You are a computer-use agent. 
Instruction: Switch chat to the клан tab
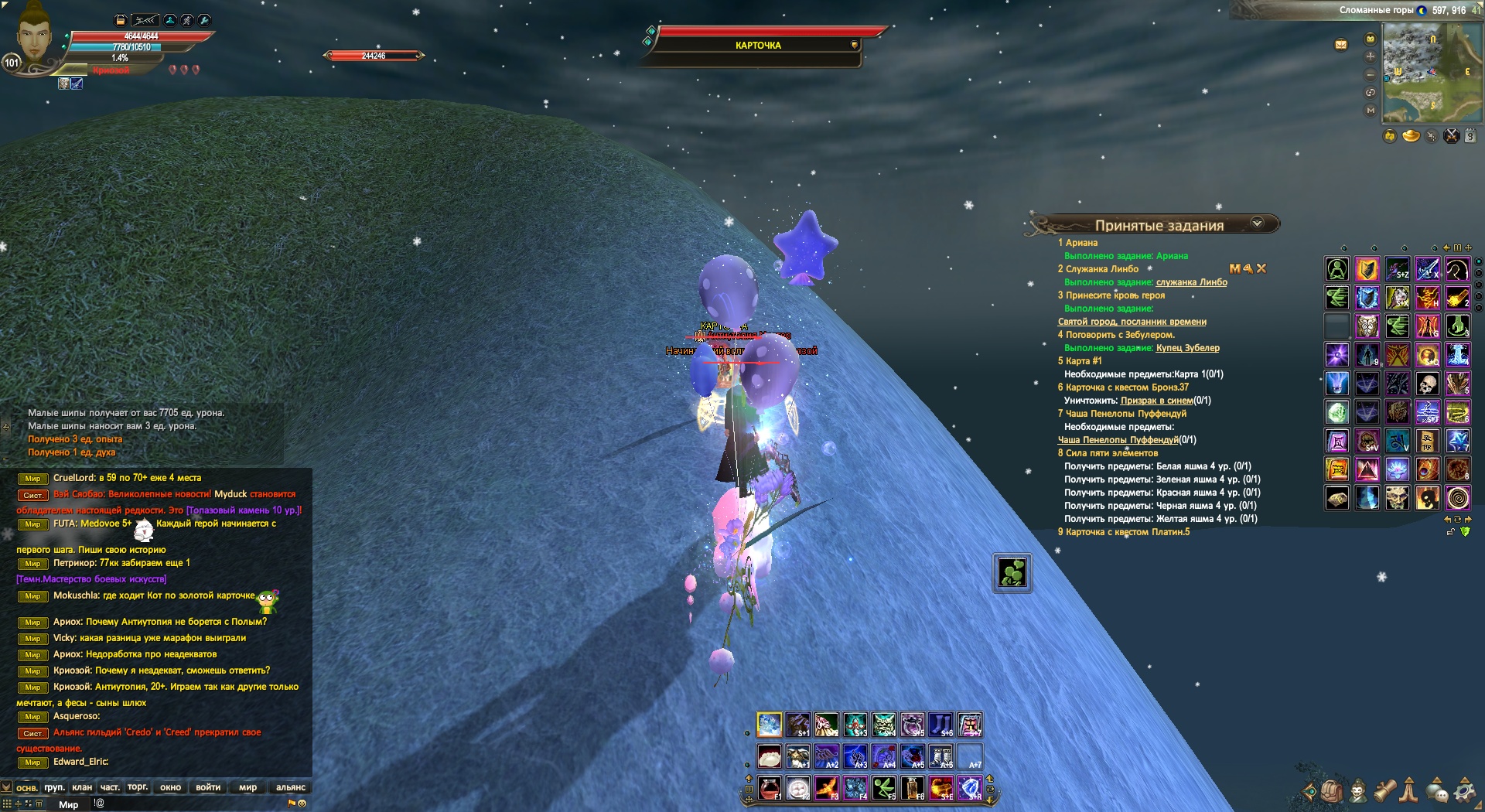(82, 787)
